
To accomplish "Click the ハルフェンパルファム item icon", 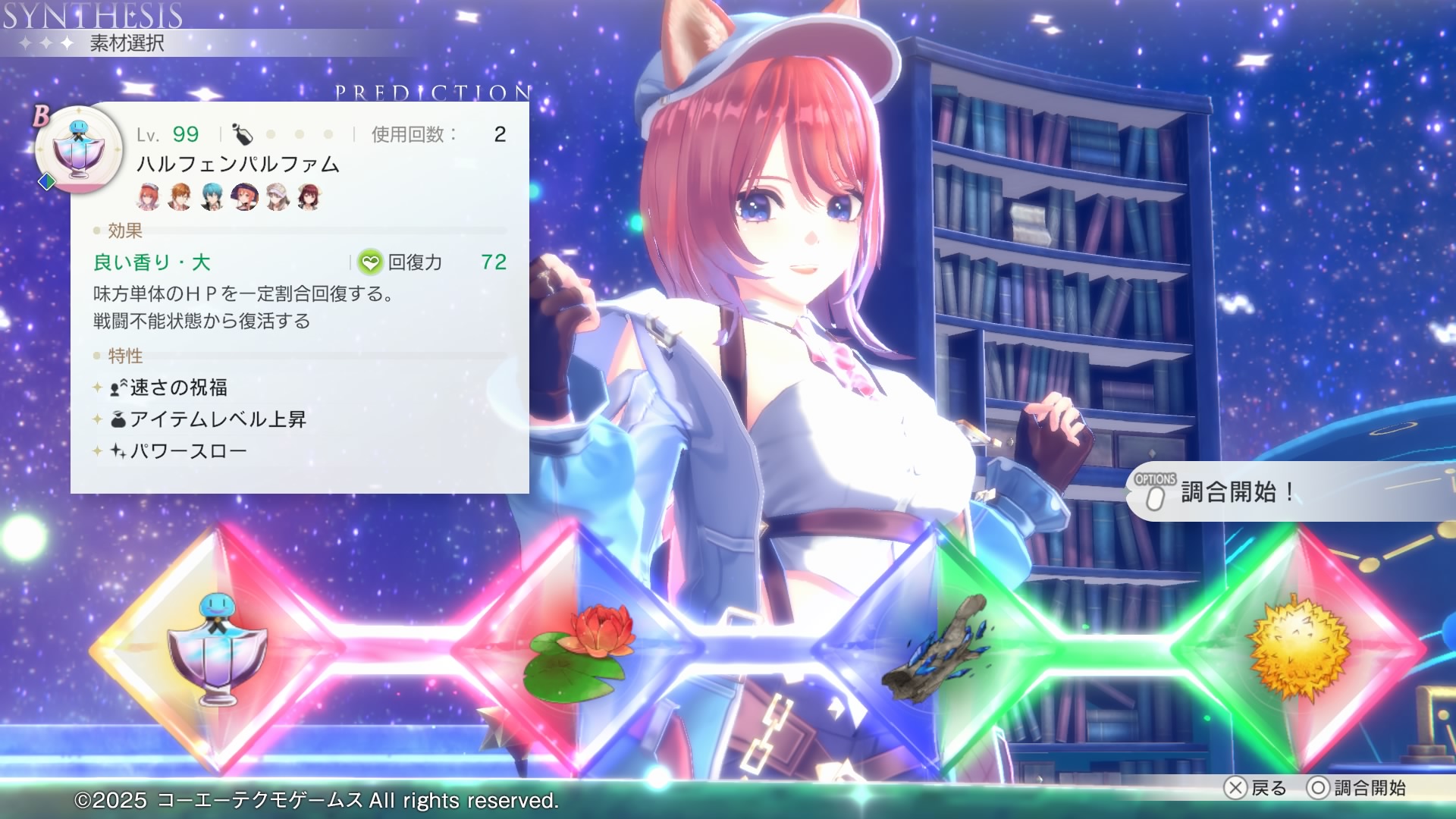I will 79,149.
